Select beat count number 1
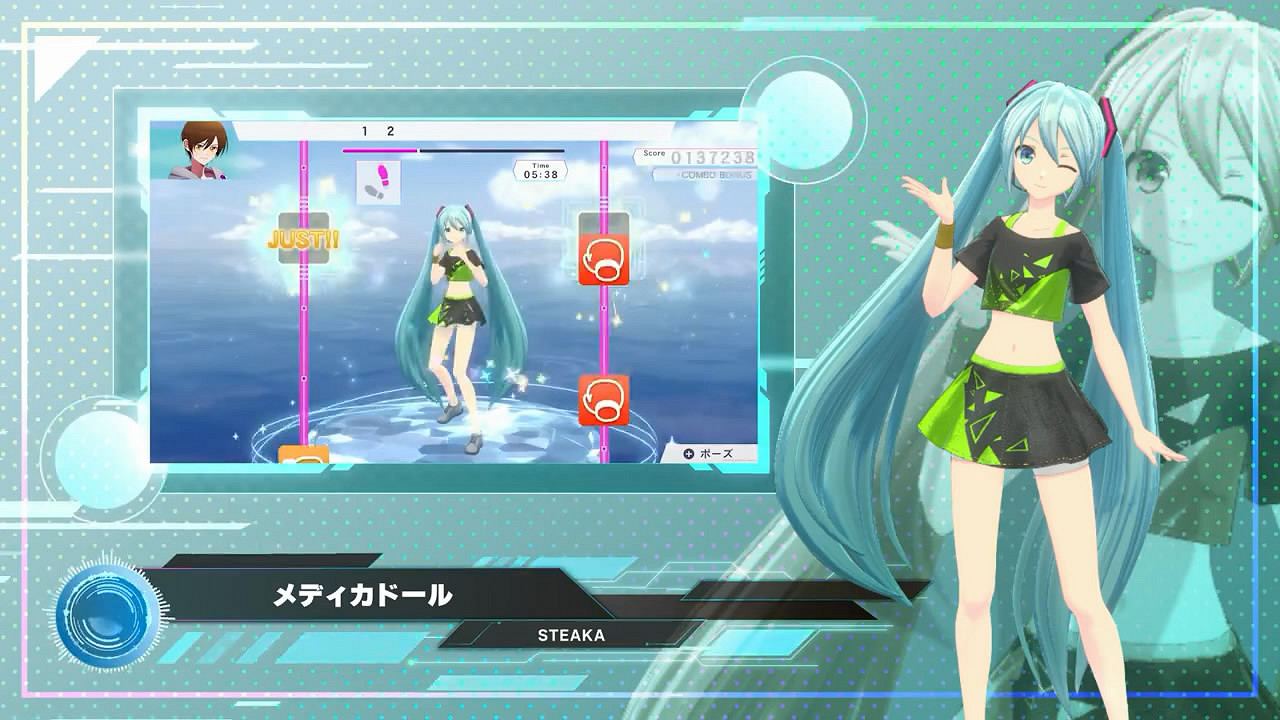Viewport: 1280px width, 720px height. click(364, 128)
